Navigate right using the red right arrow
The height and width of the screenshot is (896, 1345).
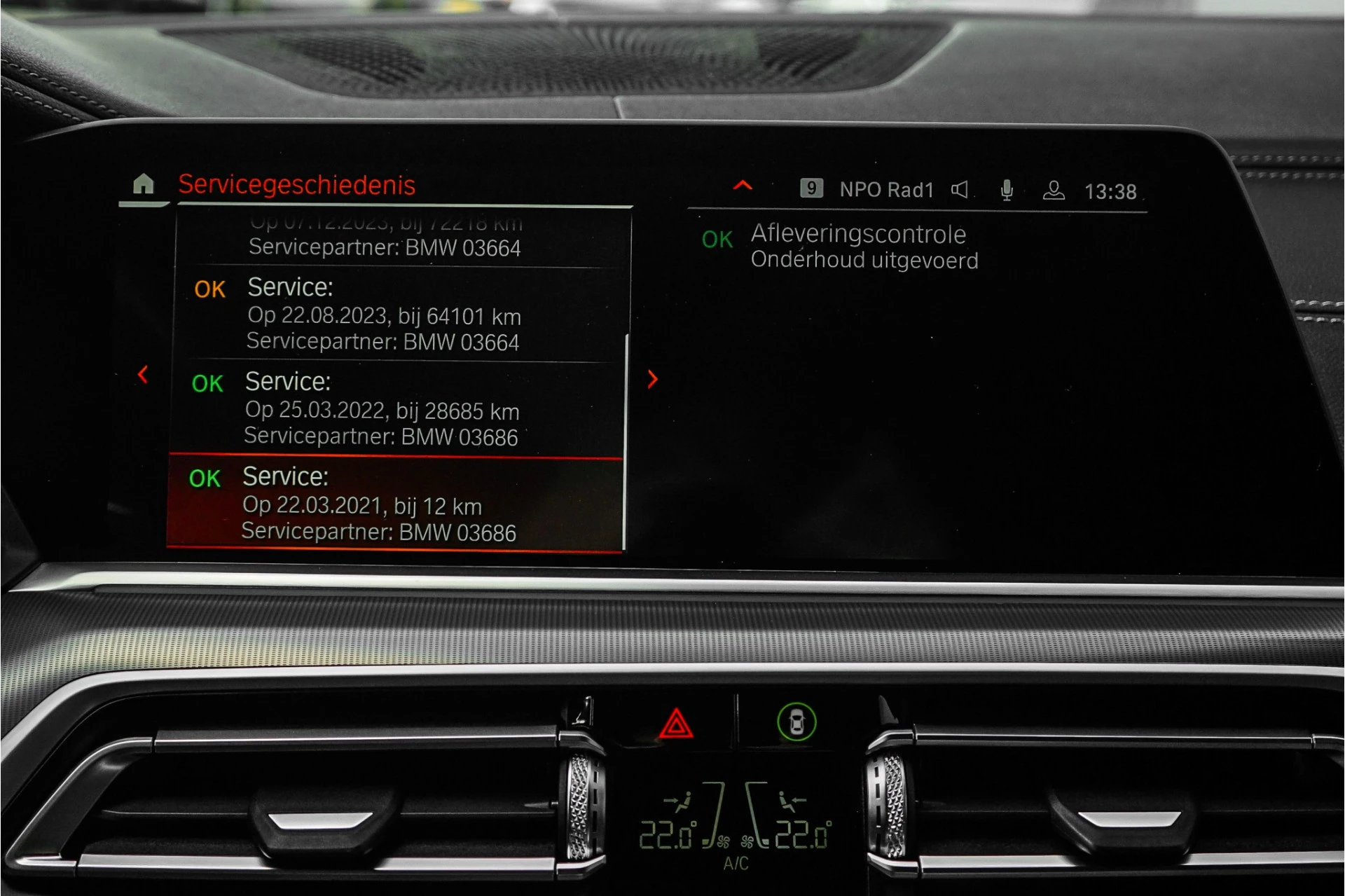[x=652, y=380]
